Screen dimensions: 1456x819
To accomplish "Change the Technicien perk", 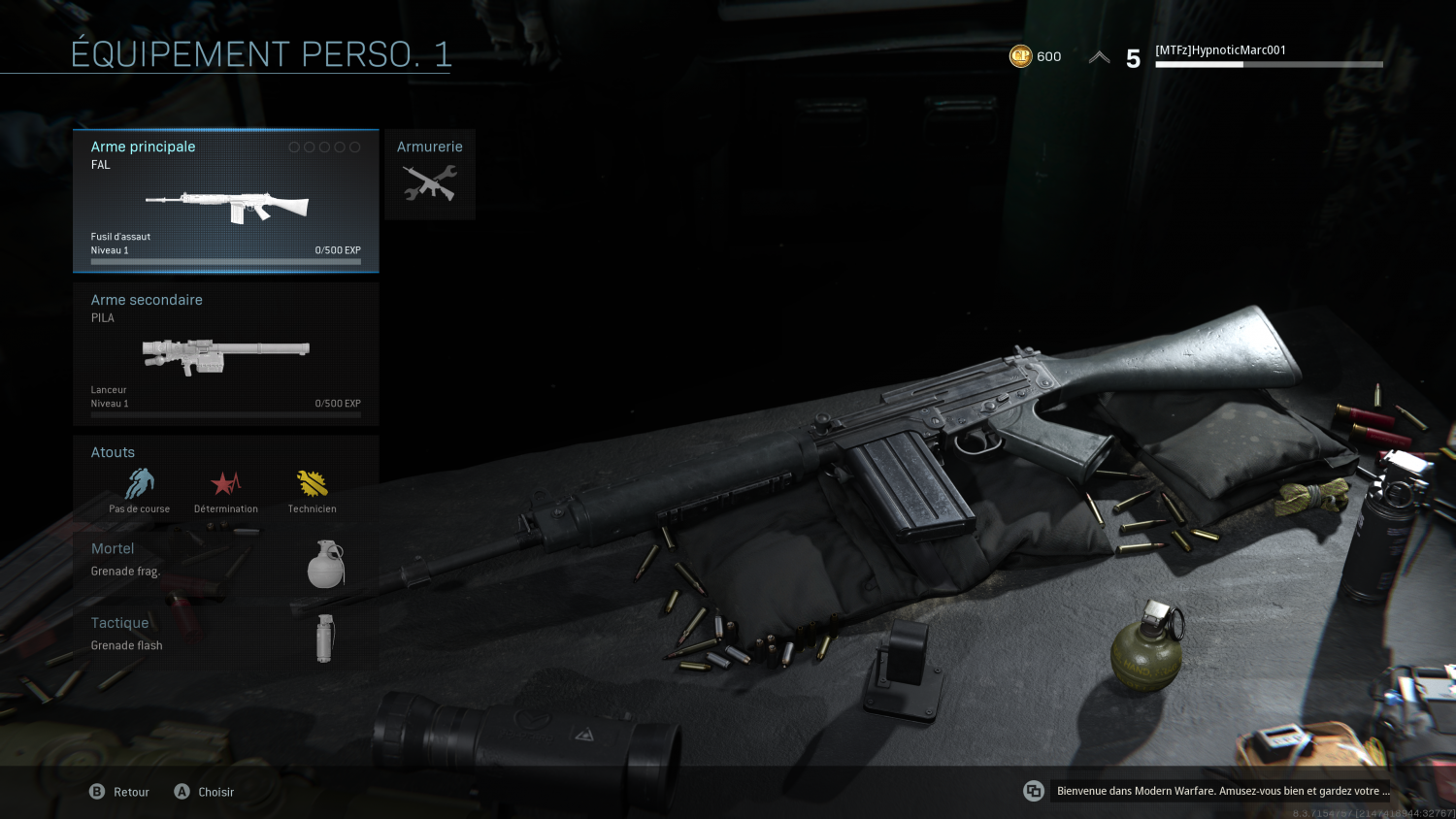I will (312, 488).
